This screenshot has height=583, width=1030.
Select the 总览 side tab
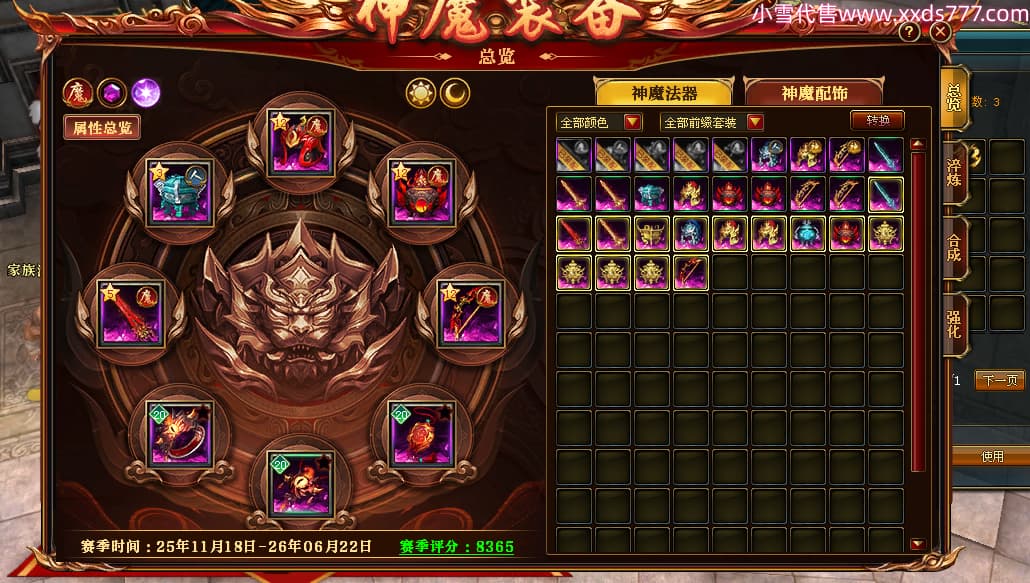pyautogui.click(x=955, y=96)
